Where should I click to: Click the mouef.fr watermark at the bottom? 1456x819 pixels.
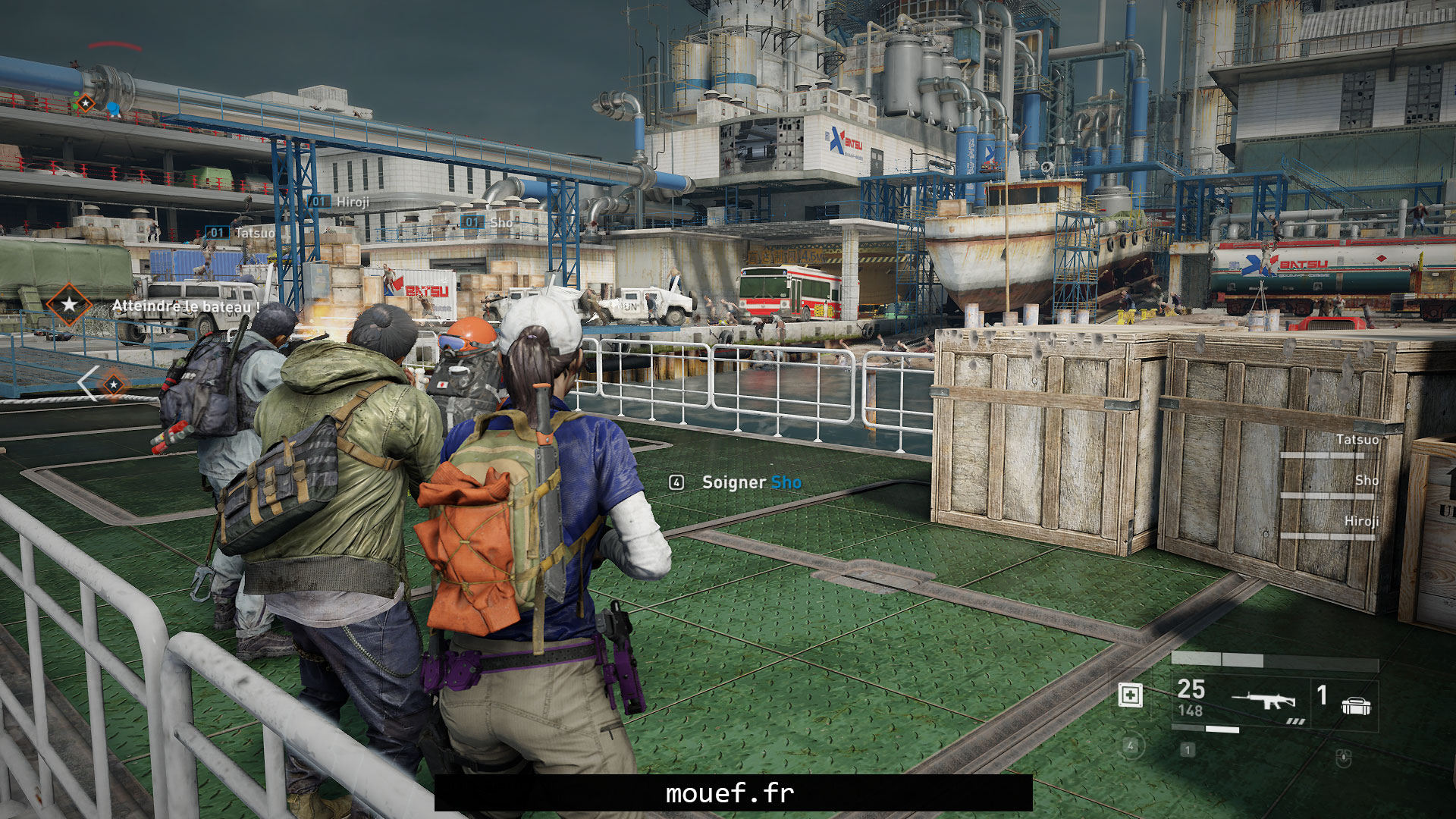[728, 794]
